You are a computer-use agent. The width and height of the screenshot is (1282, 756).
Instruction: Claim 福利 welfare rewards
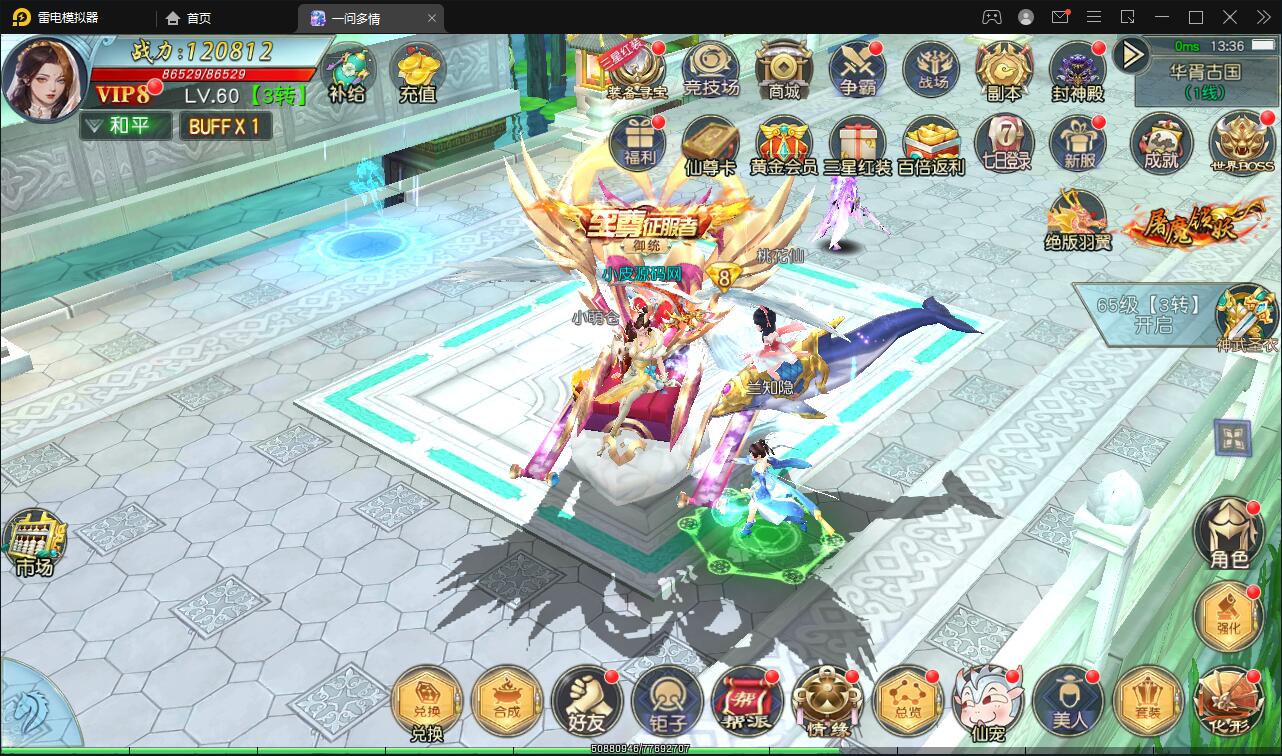[x=637, y=142]
